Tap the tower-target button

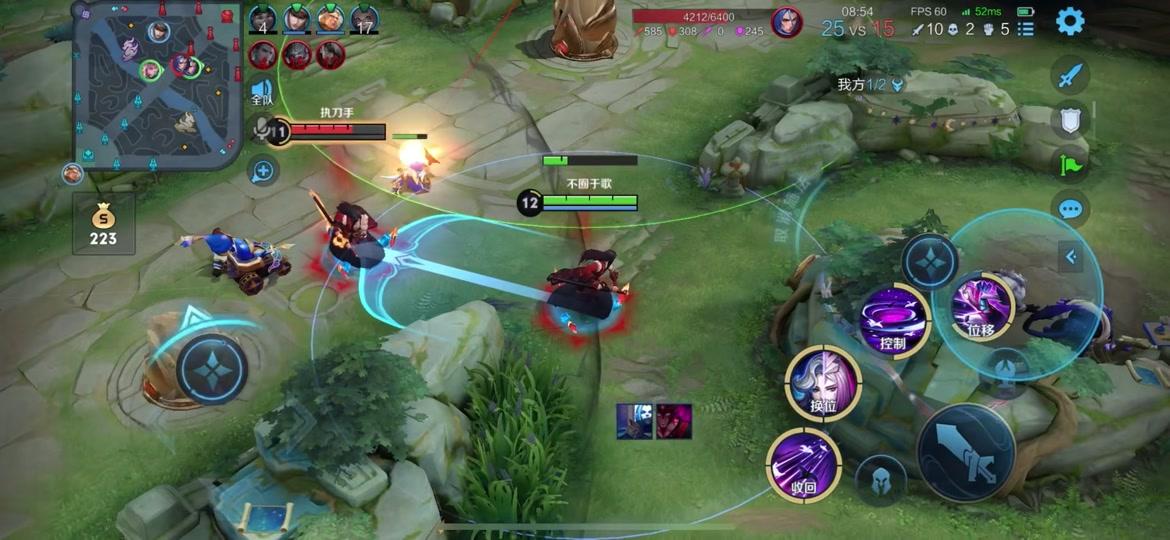pyautogui.click(x=1007, y=368)
